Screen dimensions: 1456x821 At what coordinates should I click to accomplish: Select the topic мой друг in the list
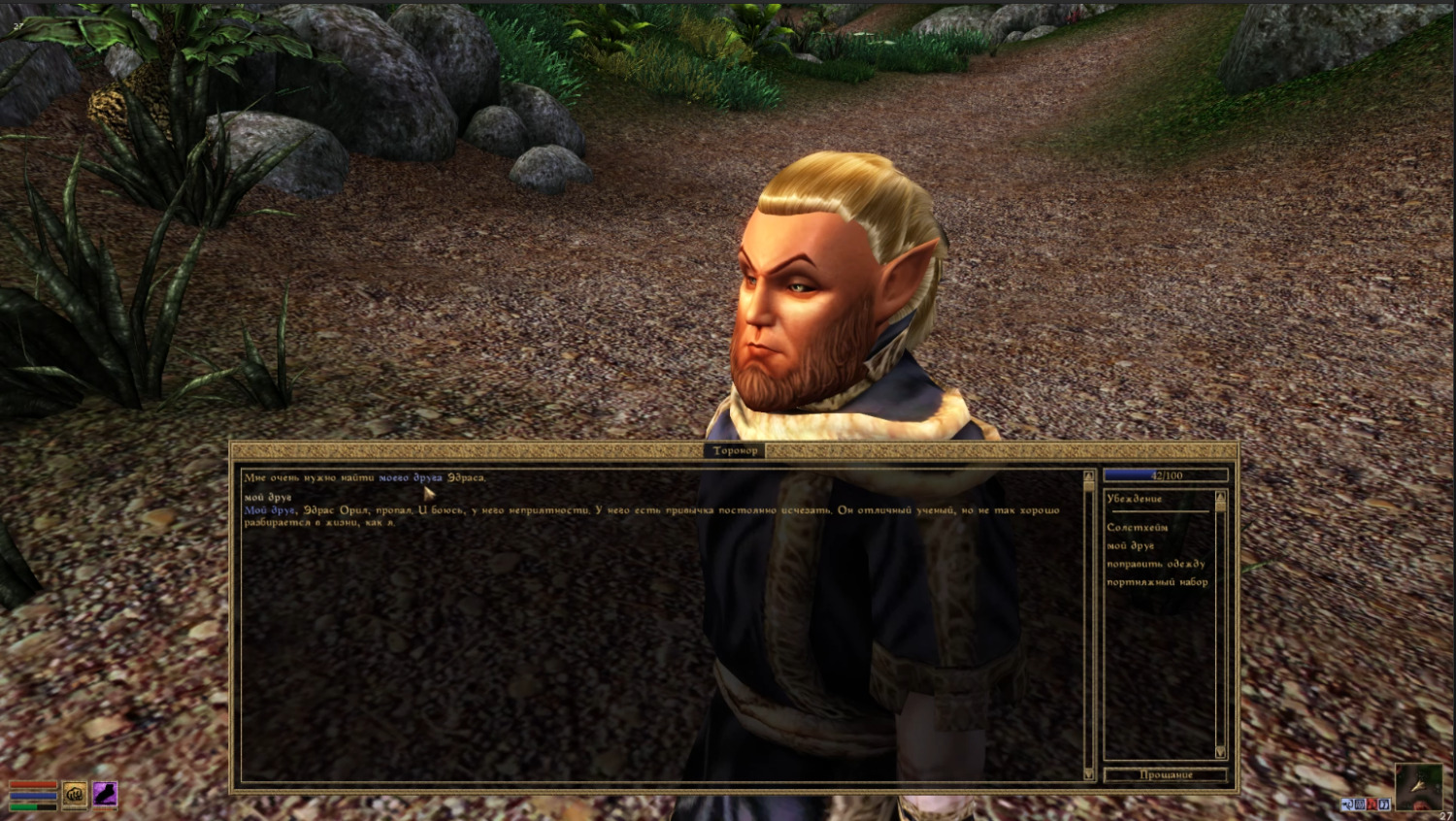tap(1130, 545)
